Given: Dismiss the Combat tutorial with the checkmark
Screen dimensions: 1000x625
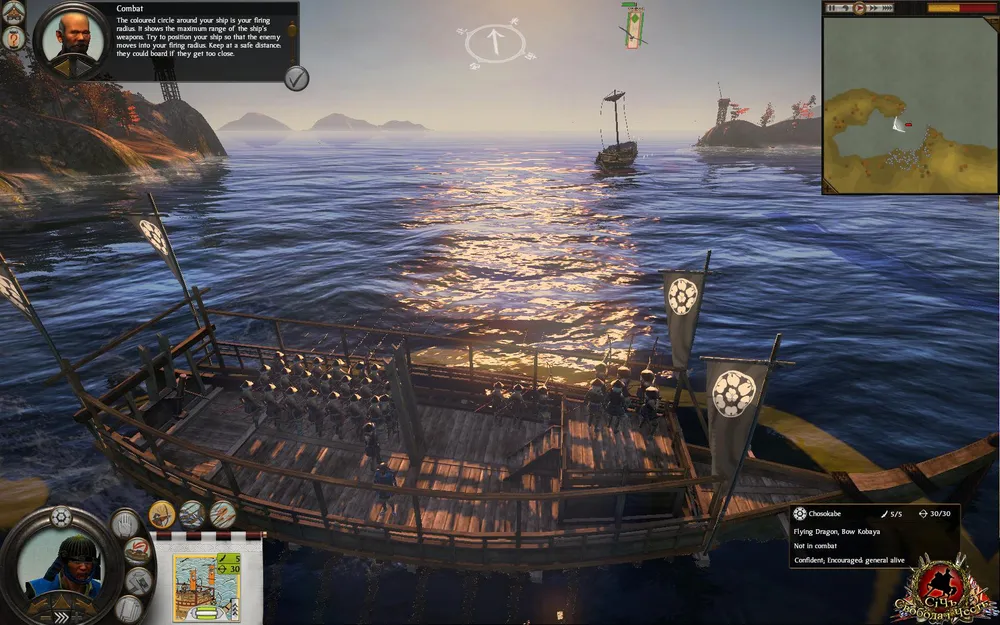Looking at the screenshot, I should (x=296, y=78).
